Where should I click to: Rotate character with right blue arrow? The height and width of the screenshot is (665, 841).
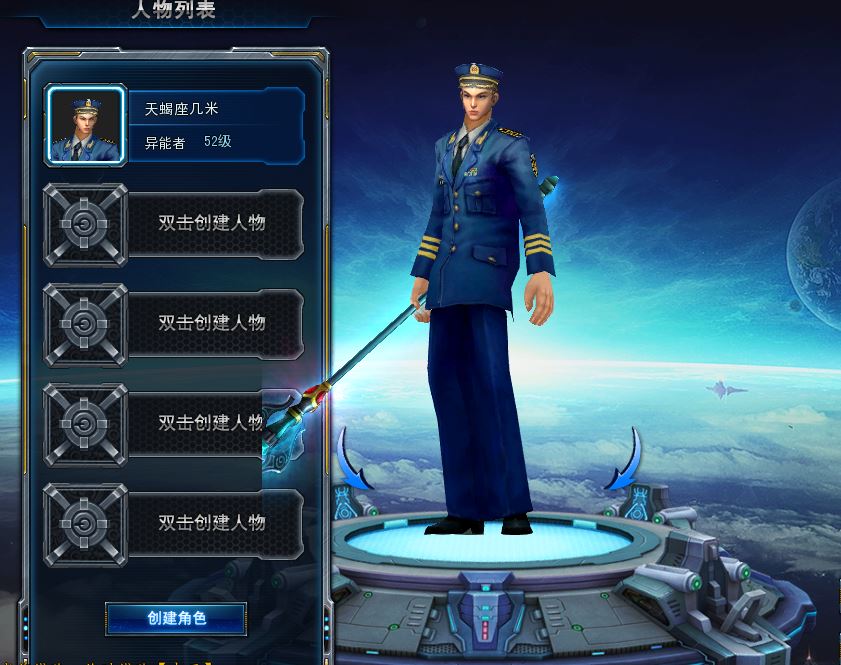click(x=627, y=460)
